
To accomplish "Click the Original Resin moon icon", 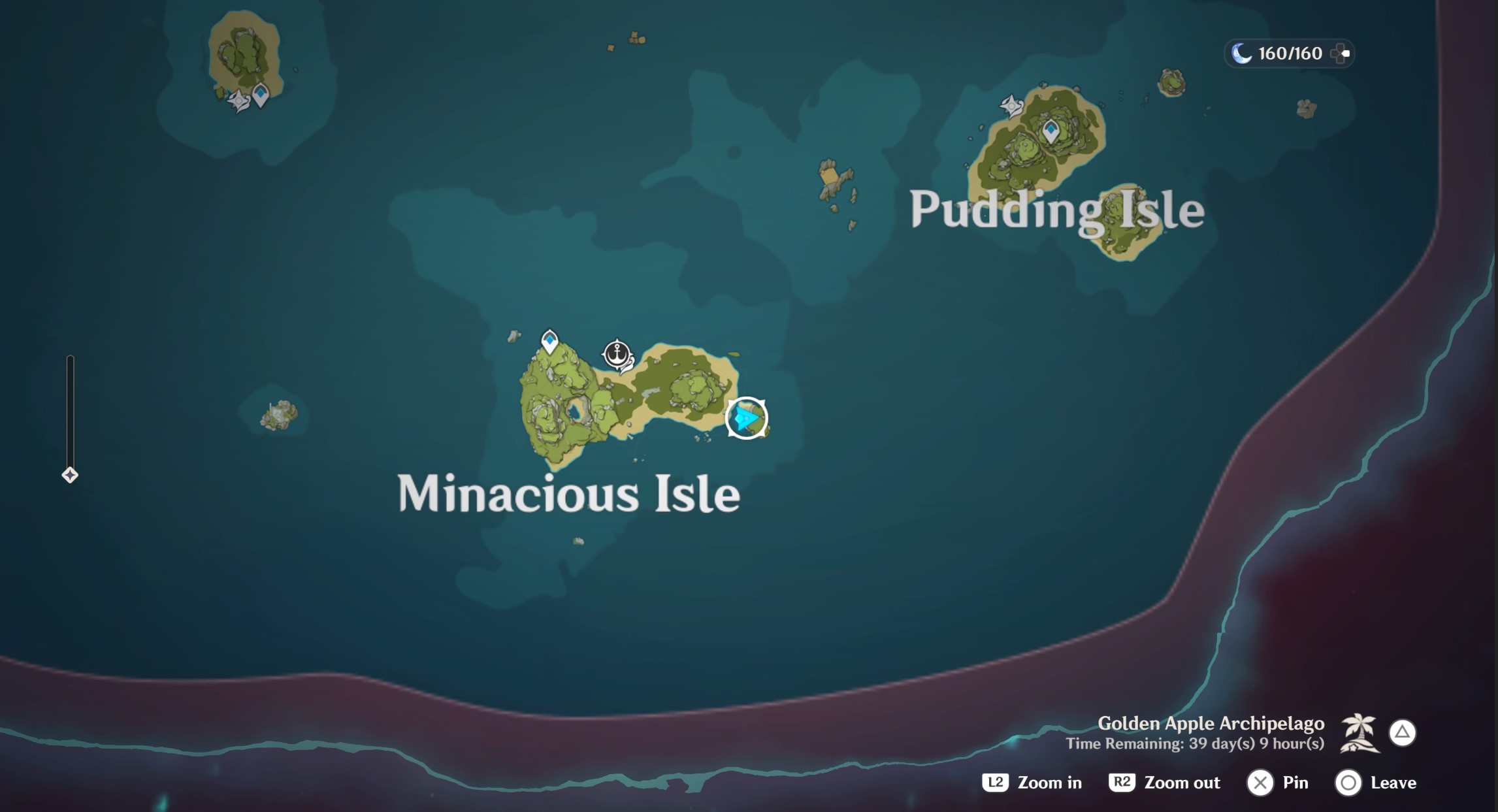I will click(1240, 53).
